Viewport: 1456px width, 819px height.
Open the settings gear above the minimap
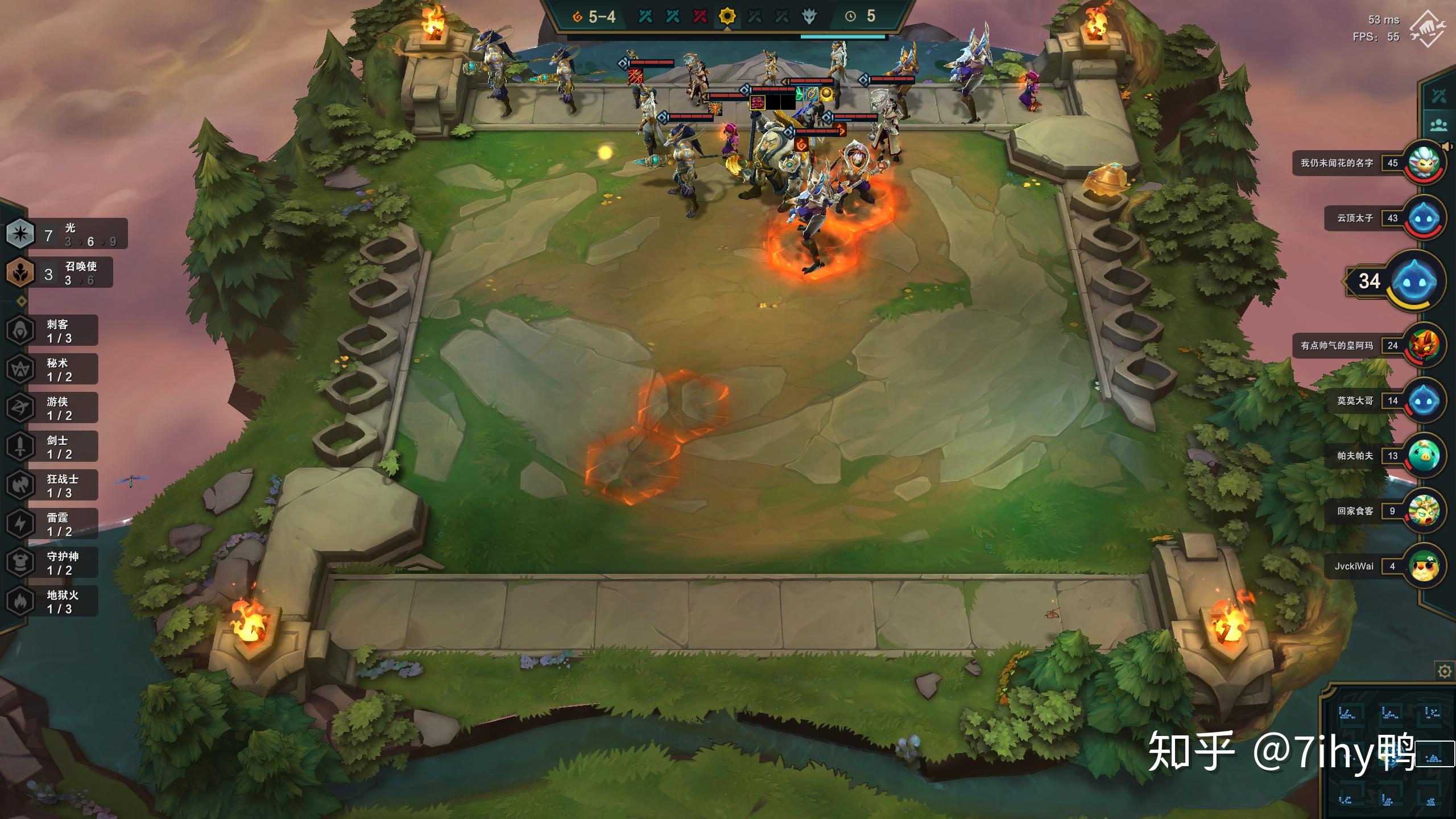(1444, 672)
